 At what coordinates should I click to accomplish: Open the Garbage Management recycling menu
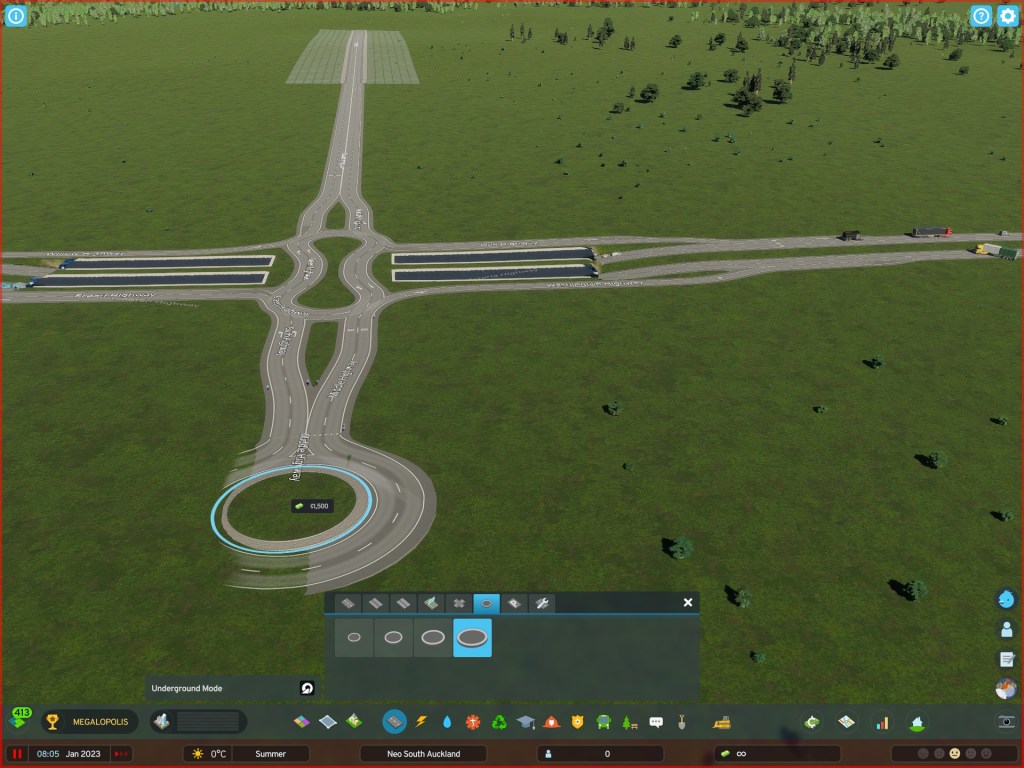(x=499, y=721)
